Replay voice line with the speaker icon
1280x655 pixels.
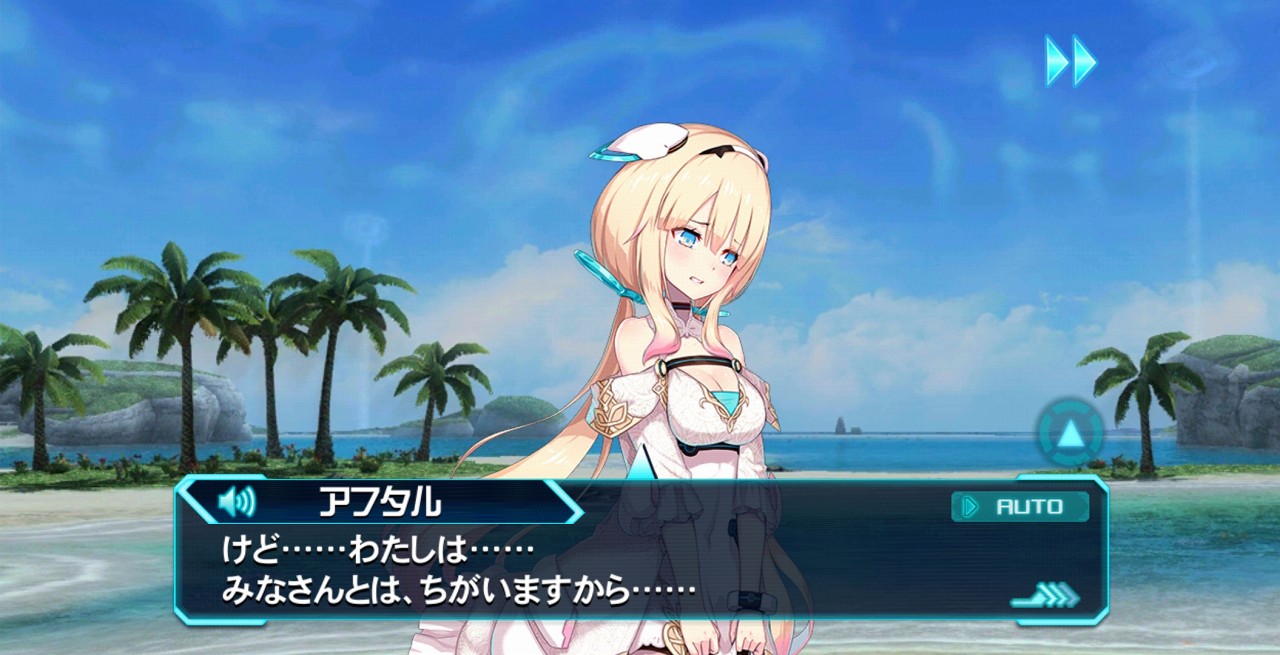tap(236, 500)
